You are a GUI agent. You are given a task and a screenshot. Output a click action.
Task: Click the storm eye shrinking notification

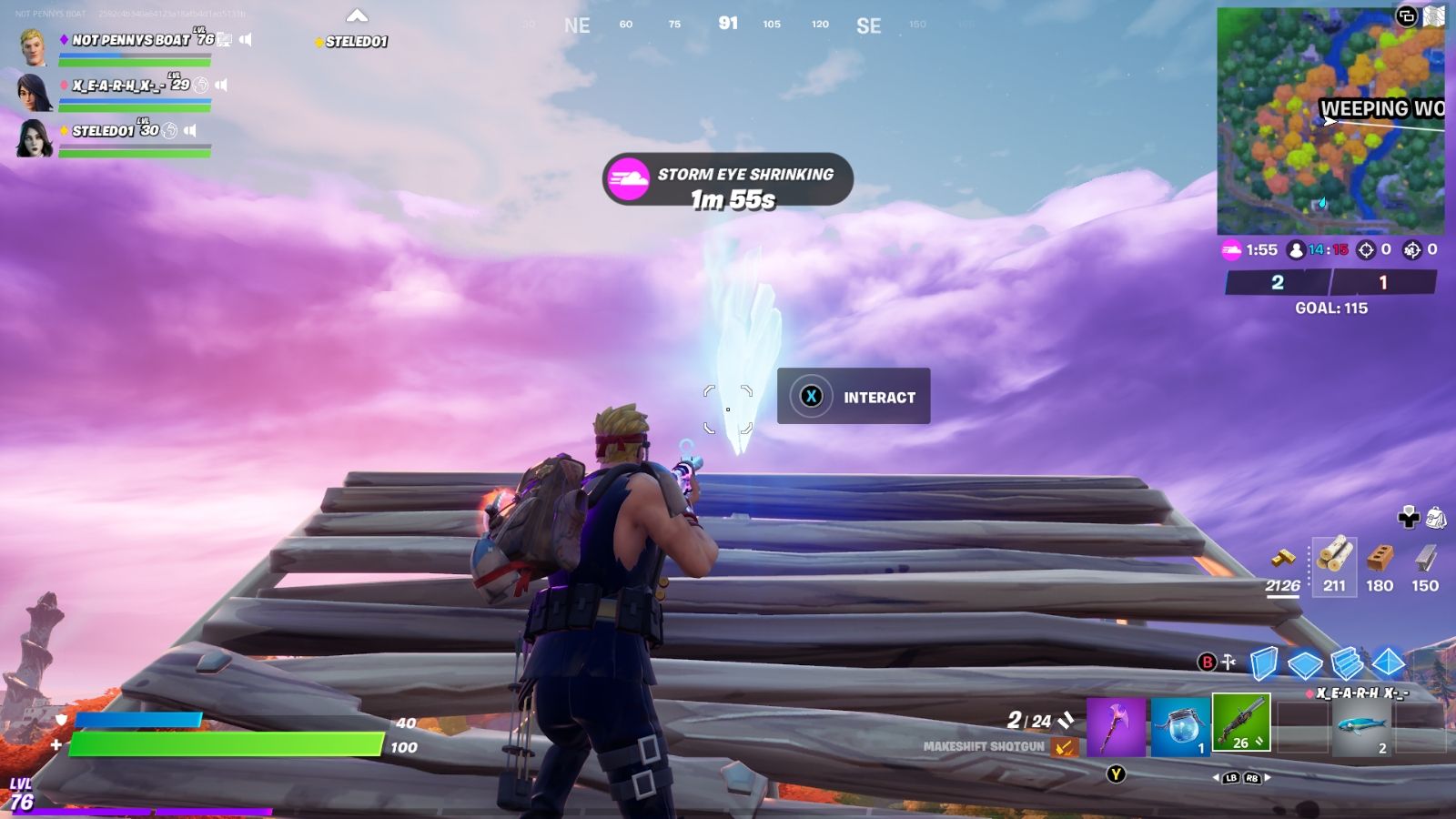click(x=727, y=179)
